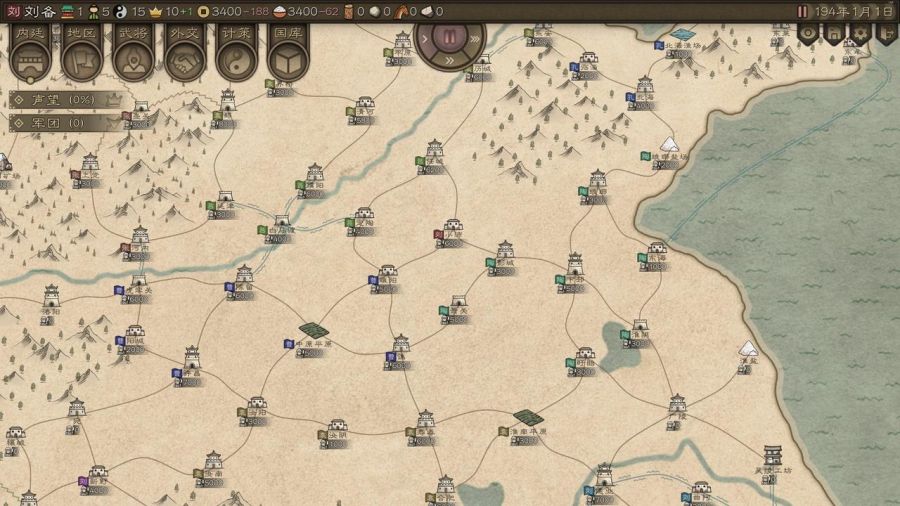Screen dimensions: 900x506
Task: Open the 内廷 (inner court) menu
Action: 30,53
